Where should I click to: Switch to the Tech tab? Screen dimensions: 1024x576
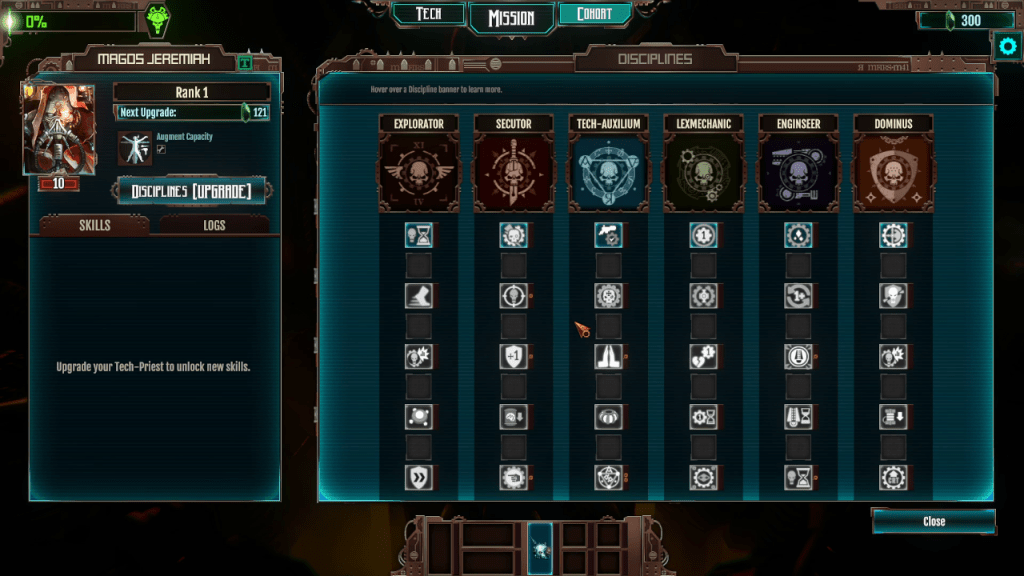pos(428,14)
